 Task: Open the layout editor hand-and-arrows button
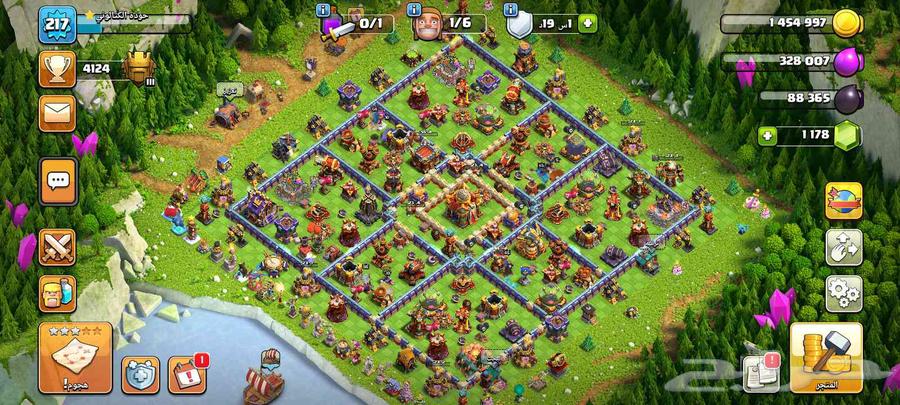tap(843, 247)
